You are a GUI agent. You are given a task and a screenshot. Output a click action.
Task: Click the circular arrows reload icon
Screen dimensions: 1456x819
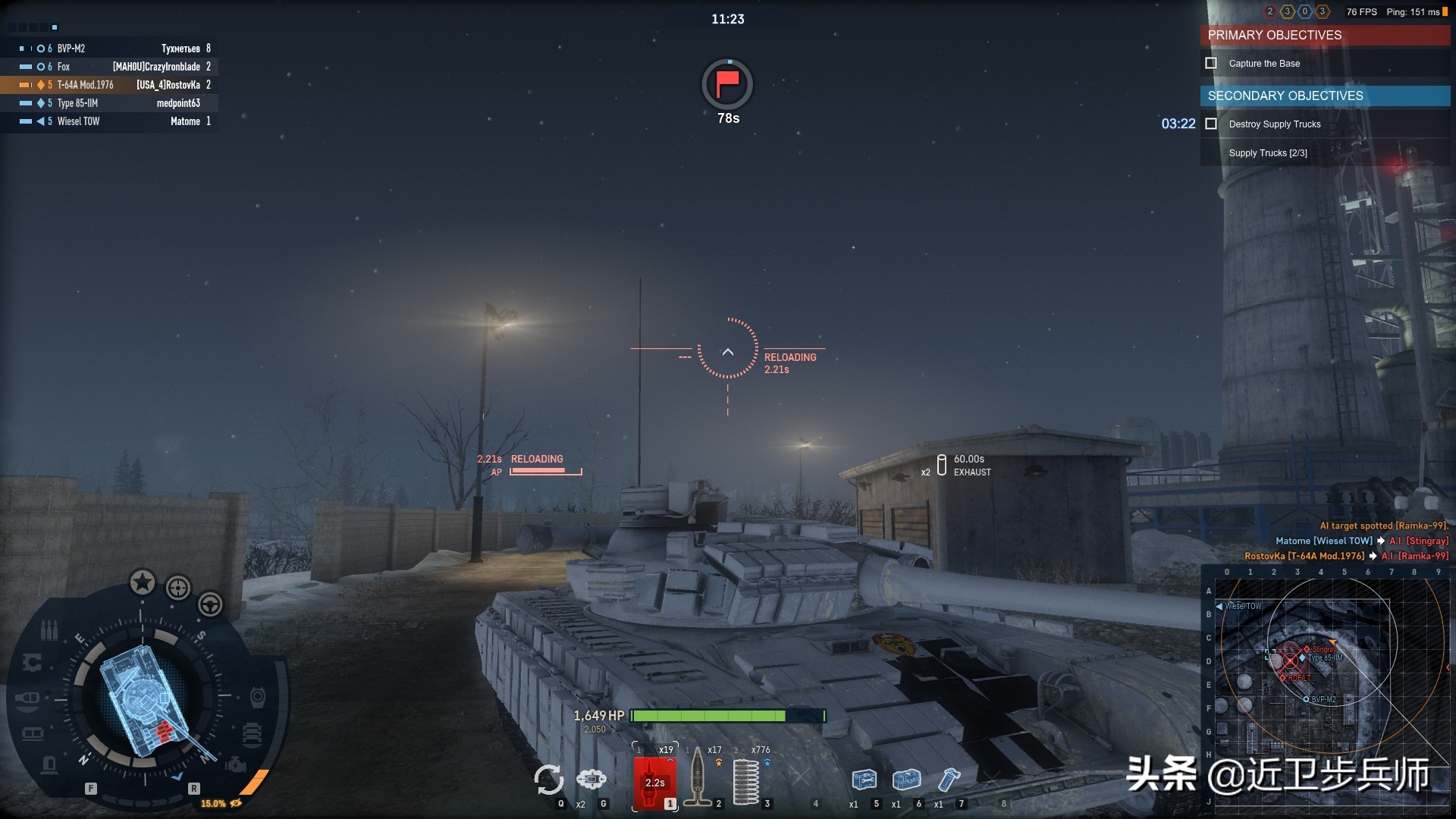point(548,780)
